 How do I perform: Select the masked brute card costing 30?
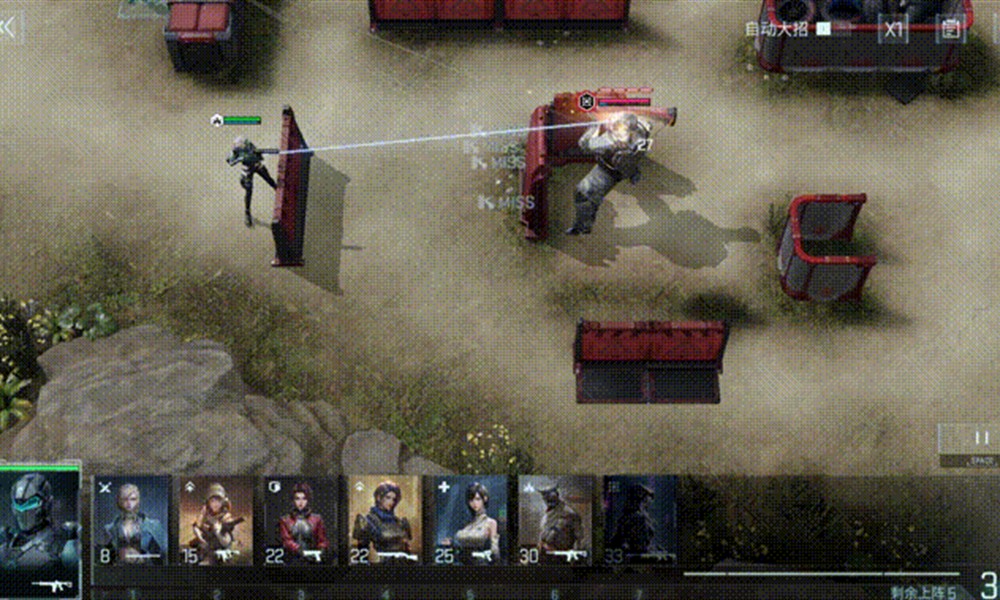(556, 520)
